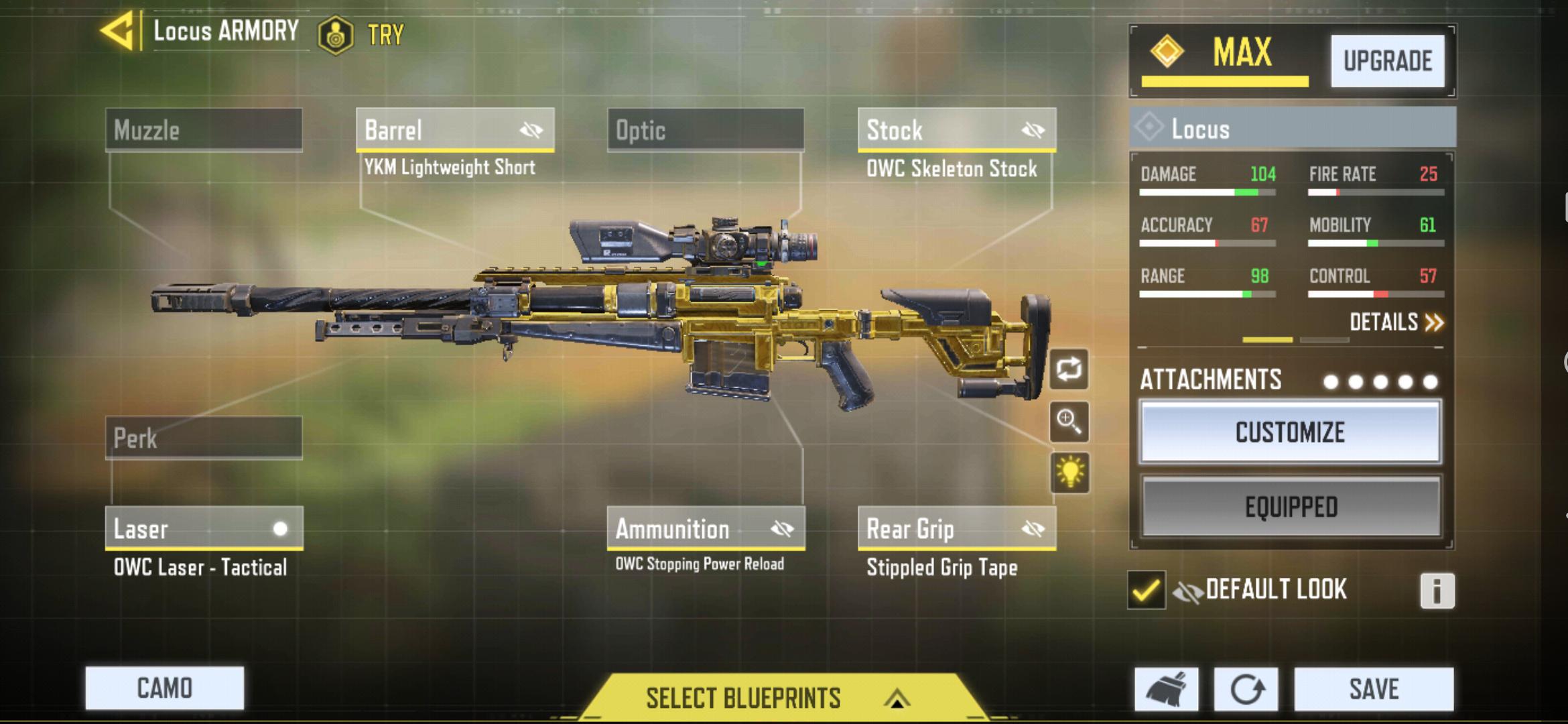
Task: Click the broom clear-attachments icon
Action: pyautogui.click(x=1166, y=689)
